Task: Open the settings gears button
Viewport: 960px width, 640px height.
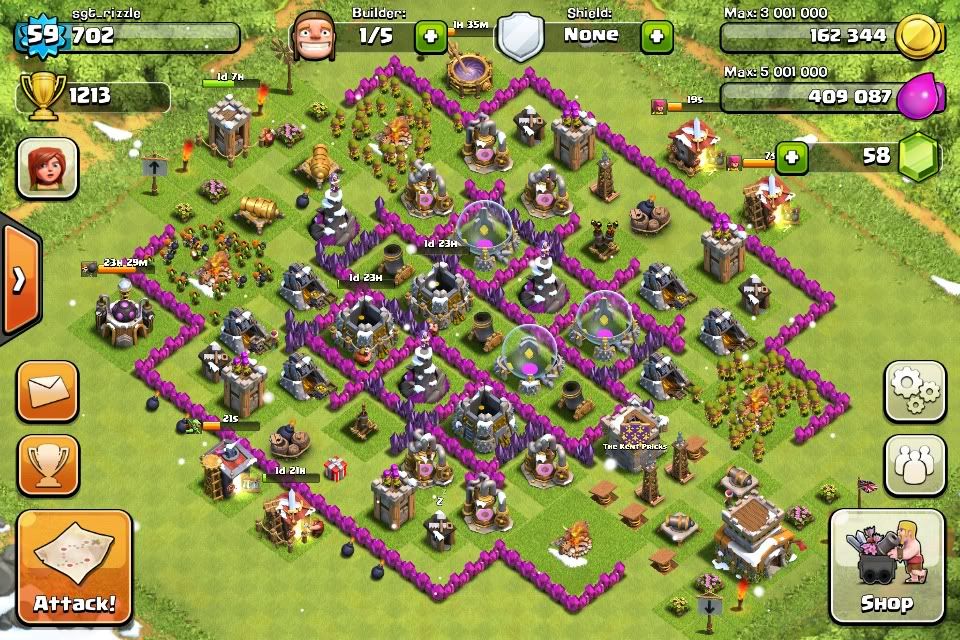Action: pyautogui.click(x=914, y=391)
